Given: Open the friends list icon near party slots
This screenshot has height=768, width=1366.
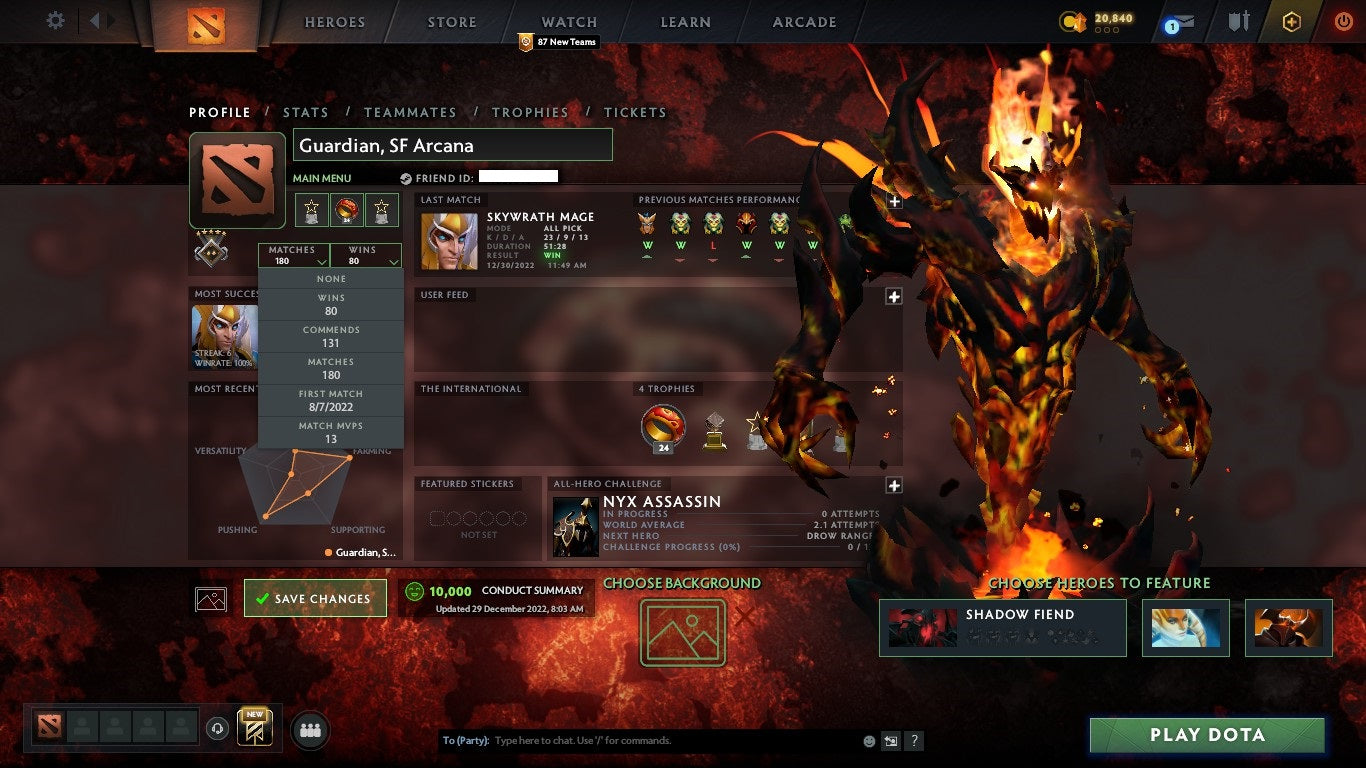Looking at the screenshot, I should point(309,730).
